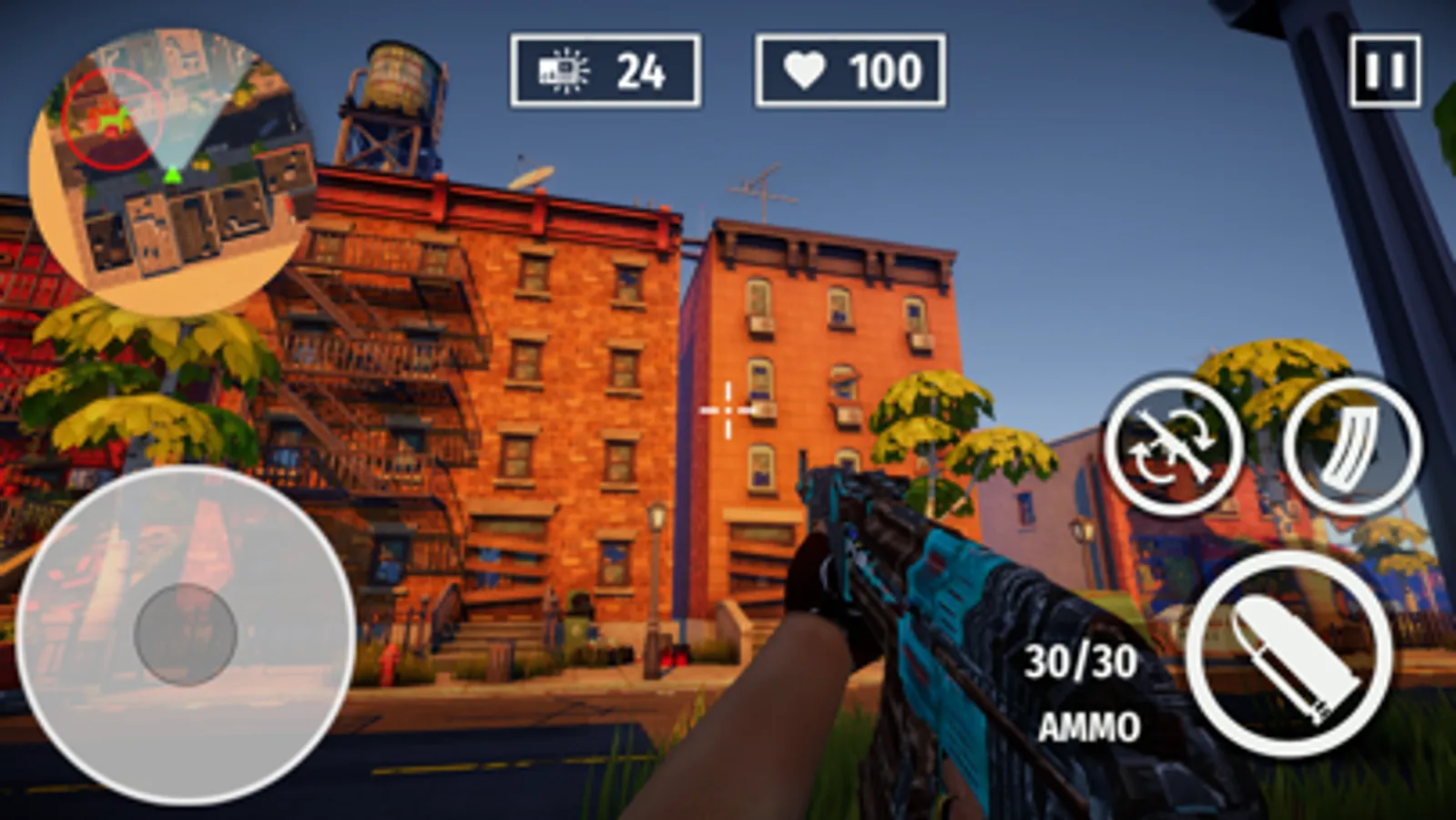Image resolution: width=1456 pixels, height=820 pixels.
Task: Tap the green player arrow on the minimap
Action: [171, 175]
